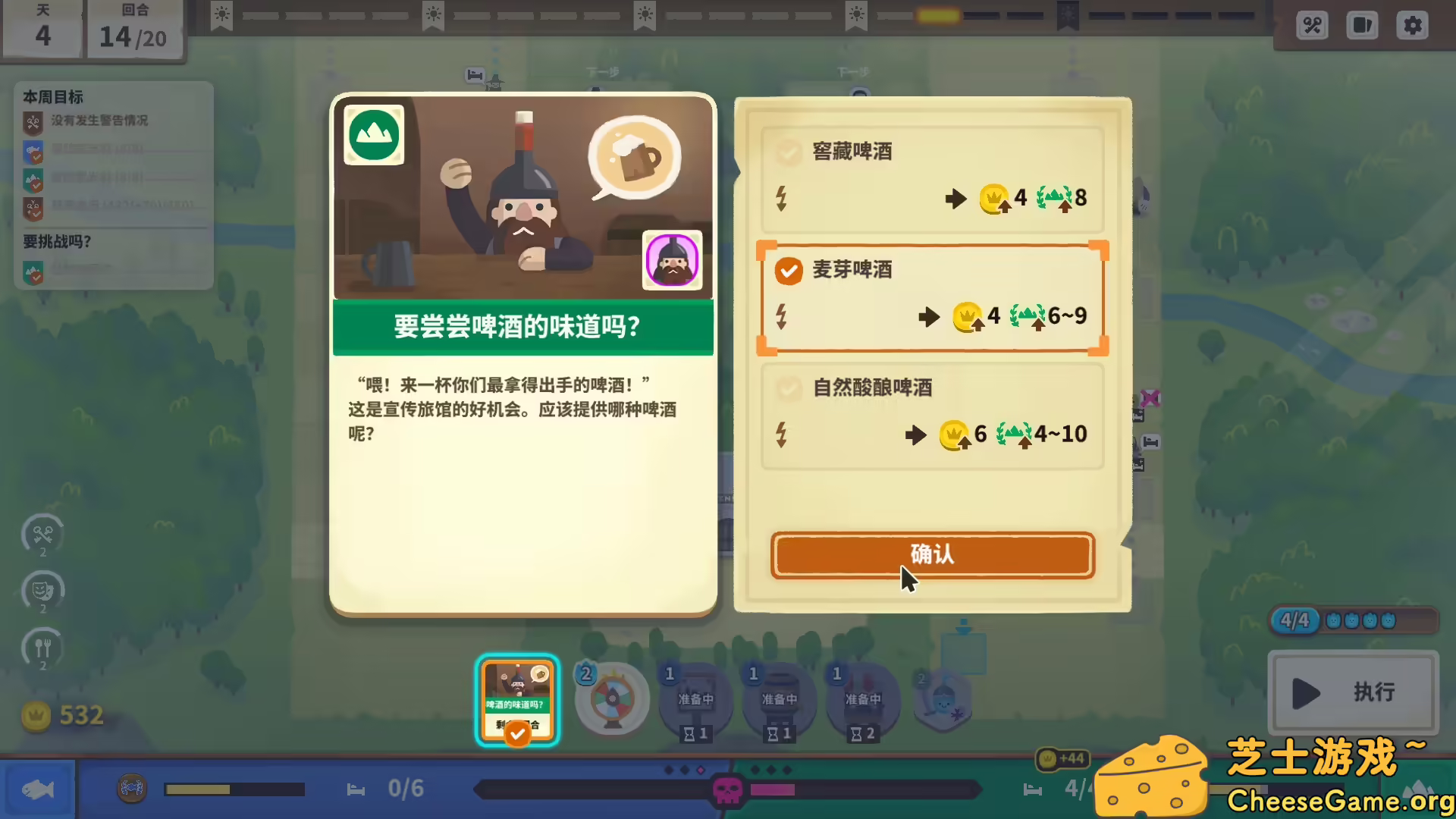Click the fork and spoon food ability

42,650
